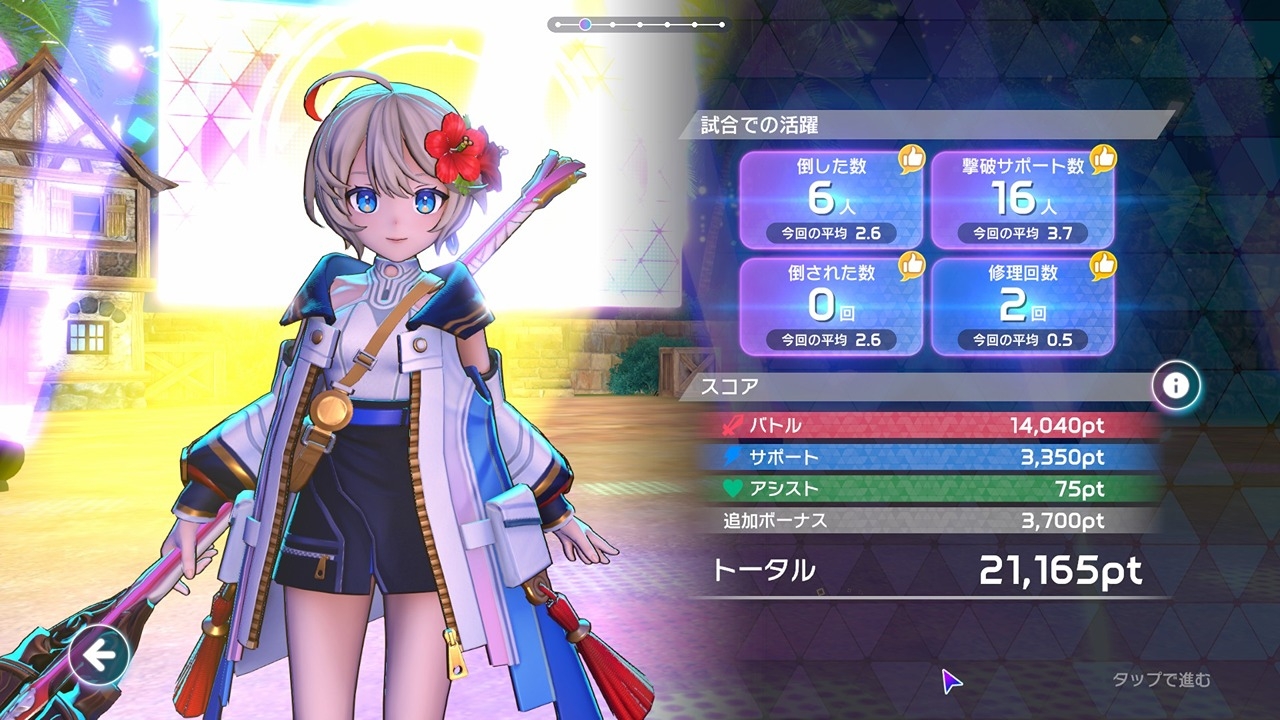Select the 倒された数 stat panel
Image resolution: width=1280 pixels, height=720 pixels.
point(832,305)
